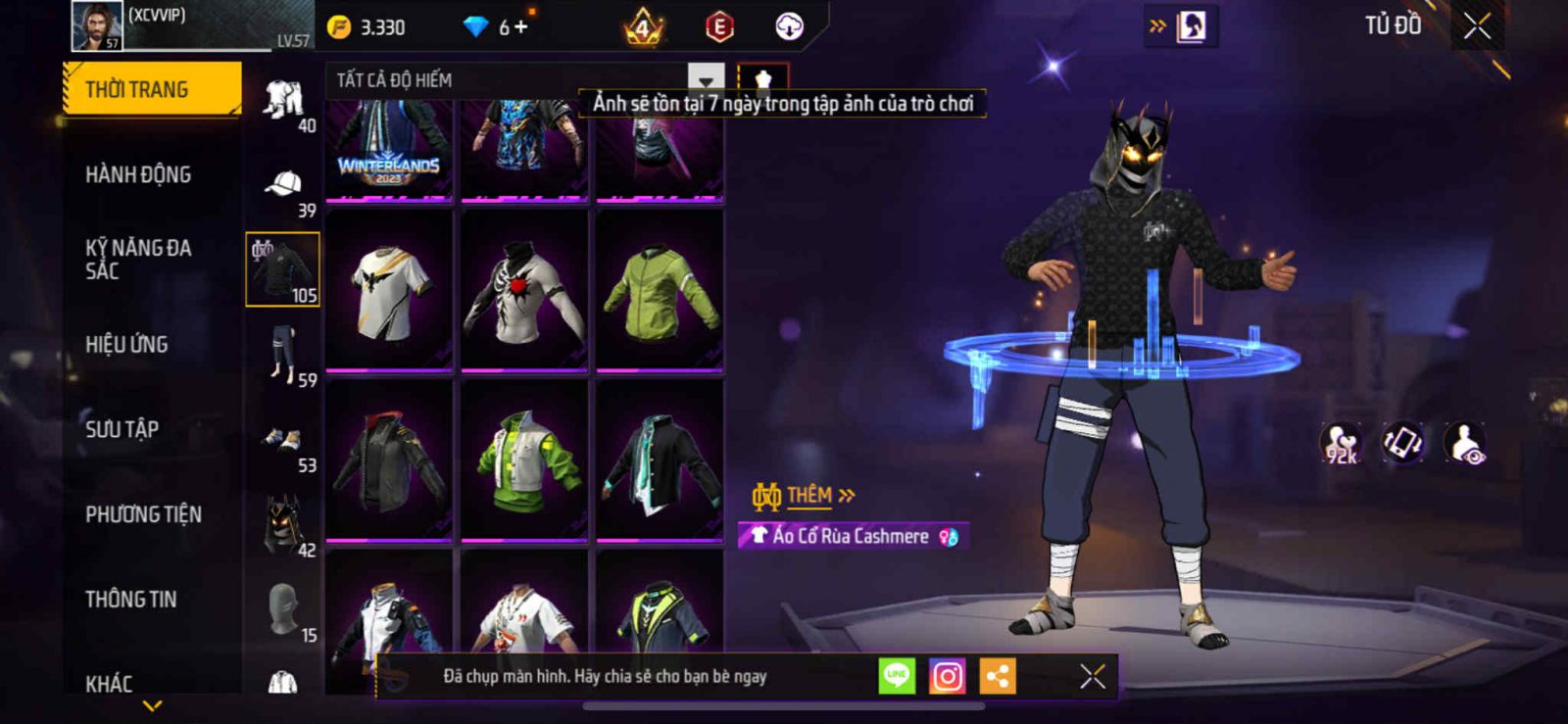
Task: Select the HIỆU ỨNG tab
Action: pyautogui.click(x=126, y=345)
